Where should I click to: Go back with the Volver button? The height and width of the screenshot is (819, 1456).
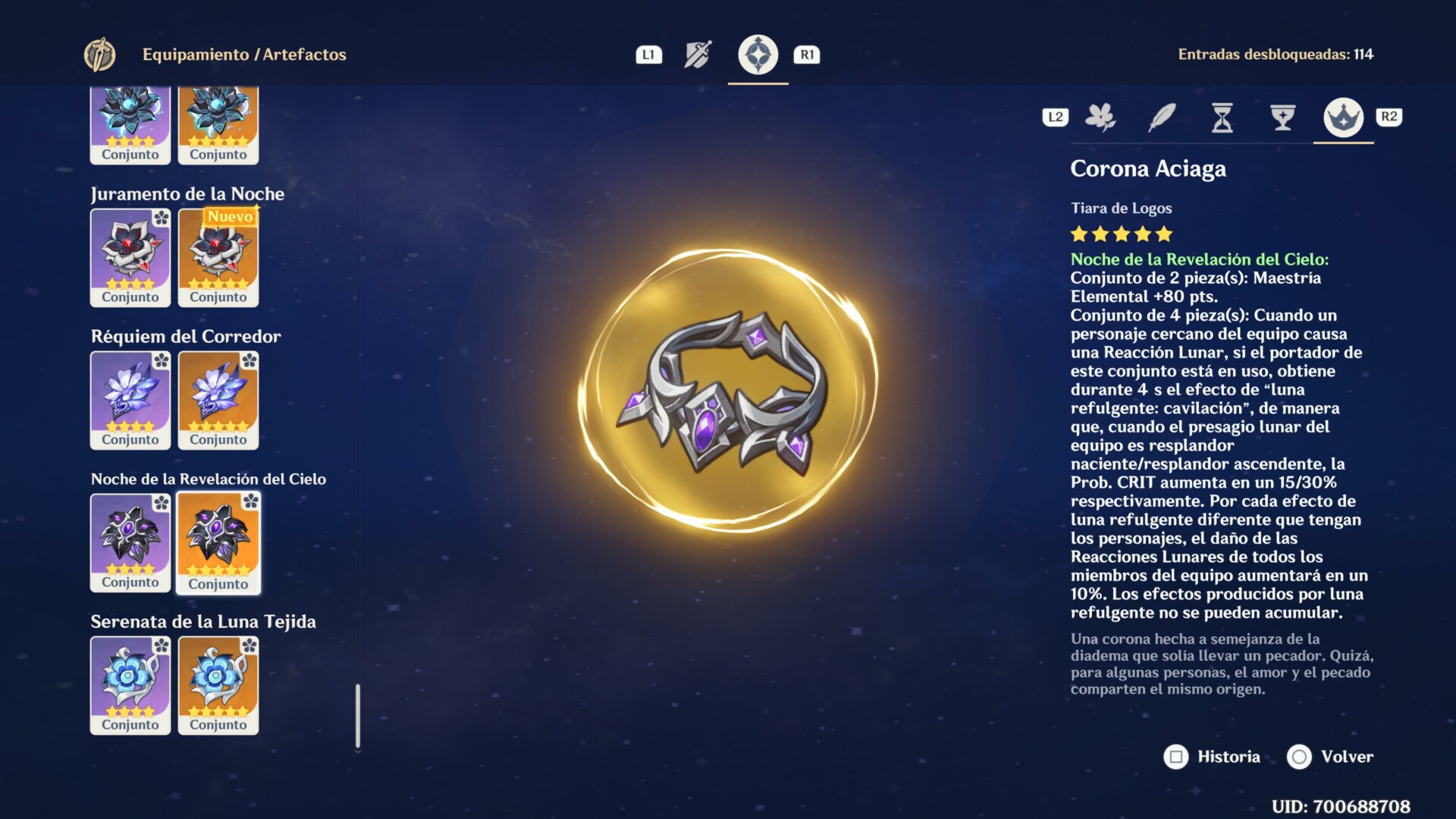1330,757
